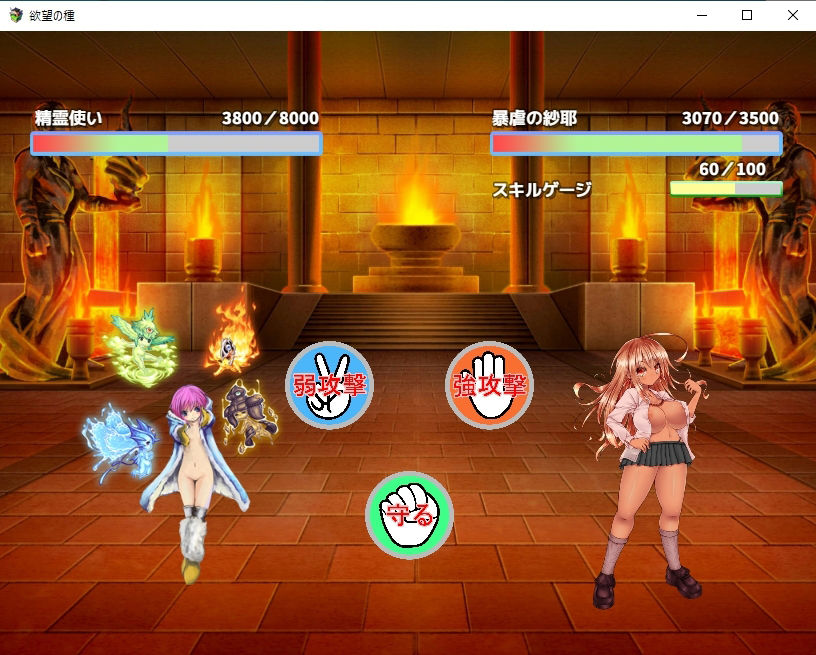
Task: Maximize the game window
Action: point(747,15)
